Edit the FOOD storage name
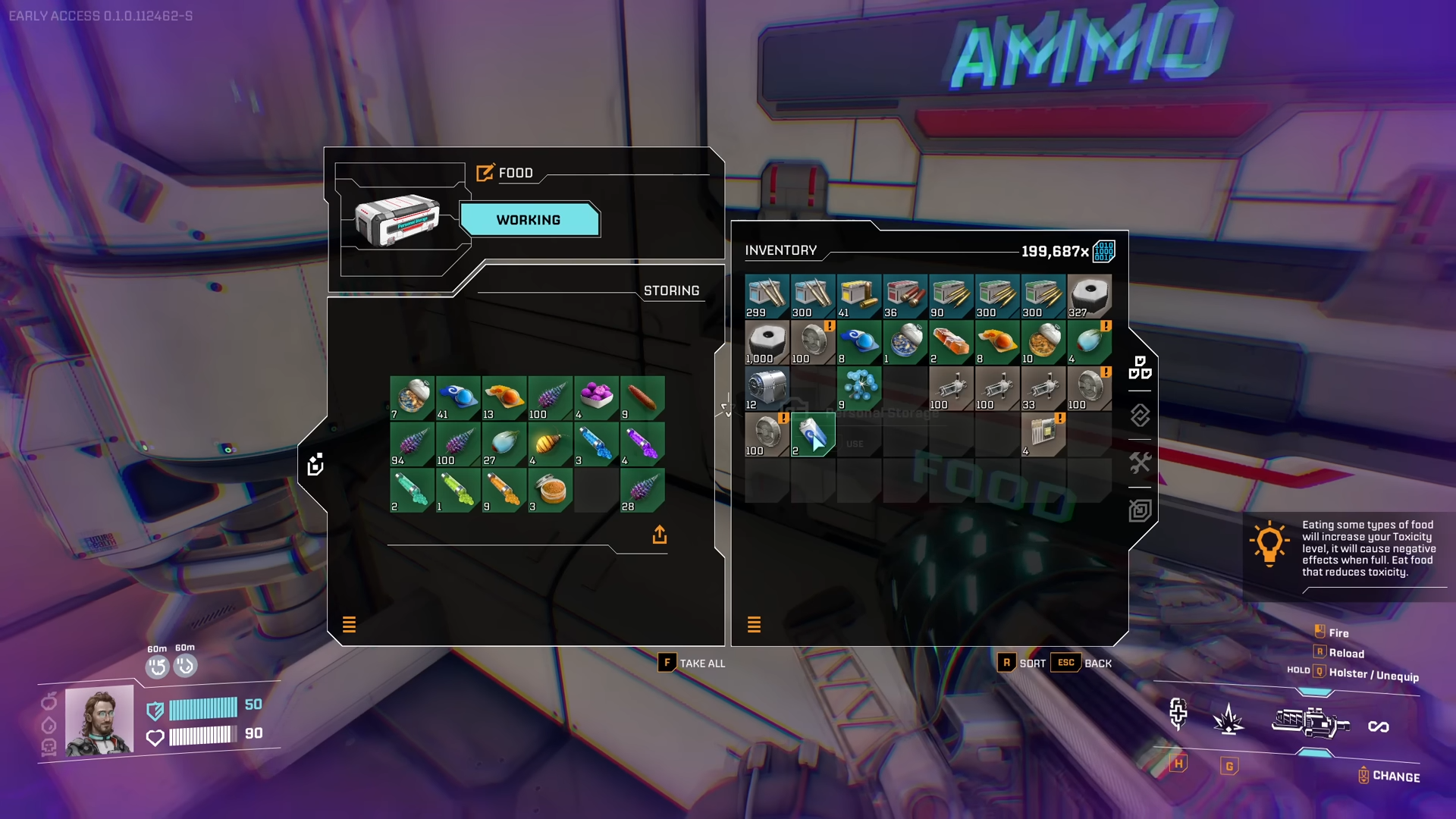1456x819 pixels. tap(485, 173)
